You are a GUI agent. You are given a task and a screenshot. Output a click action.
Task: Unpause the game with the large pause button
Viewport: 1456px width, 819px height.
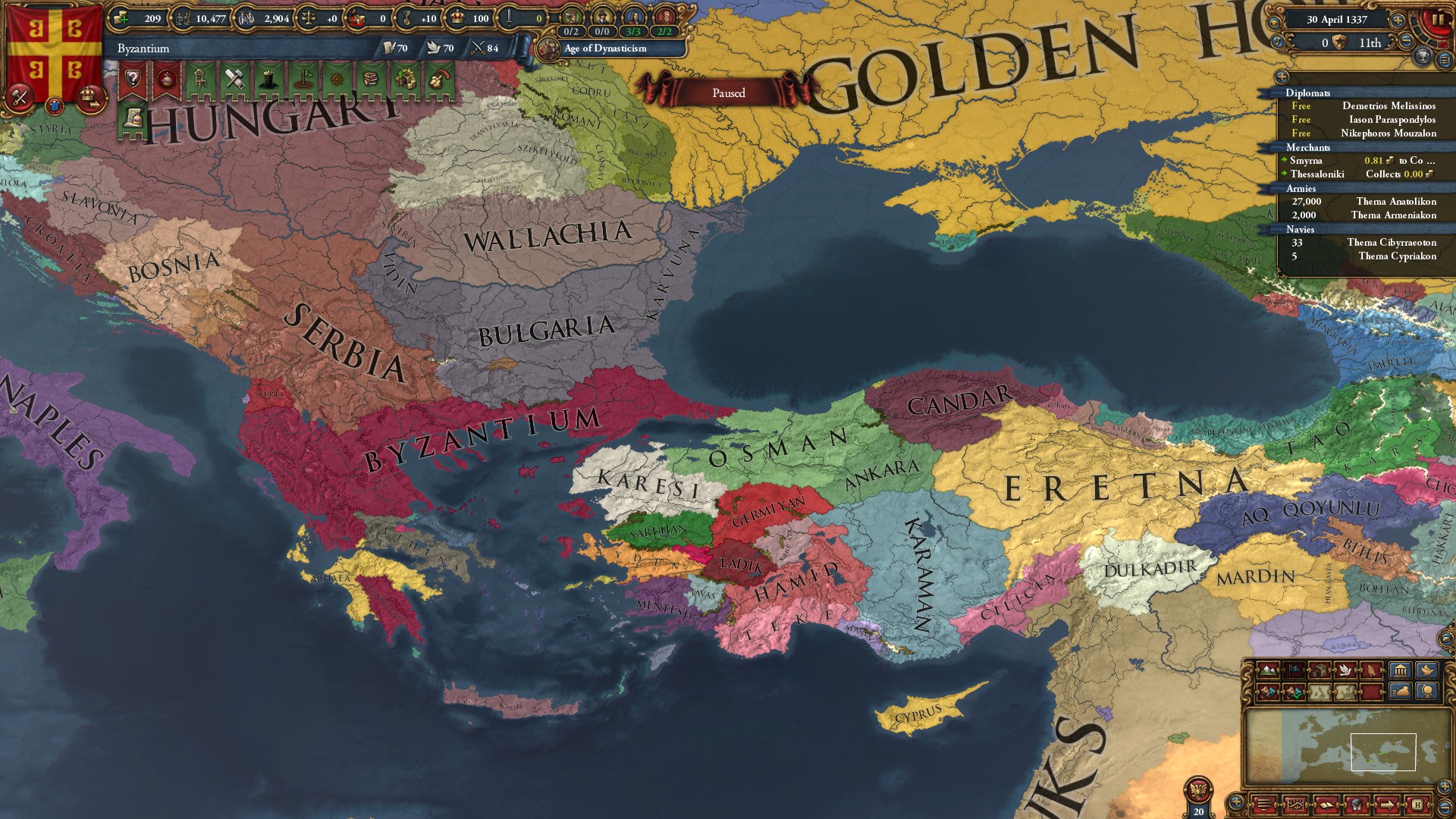click(1438, 20)
